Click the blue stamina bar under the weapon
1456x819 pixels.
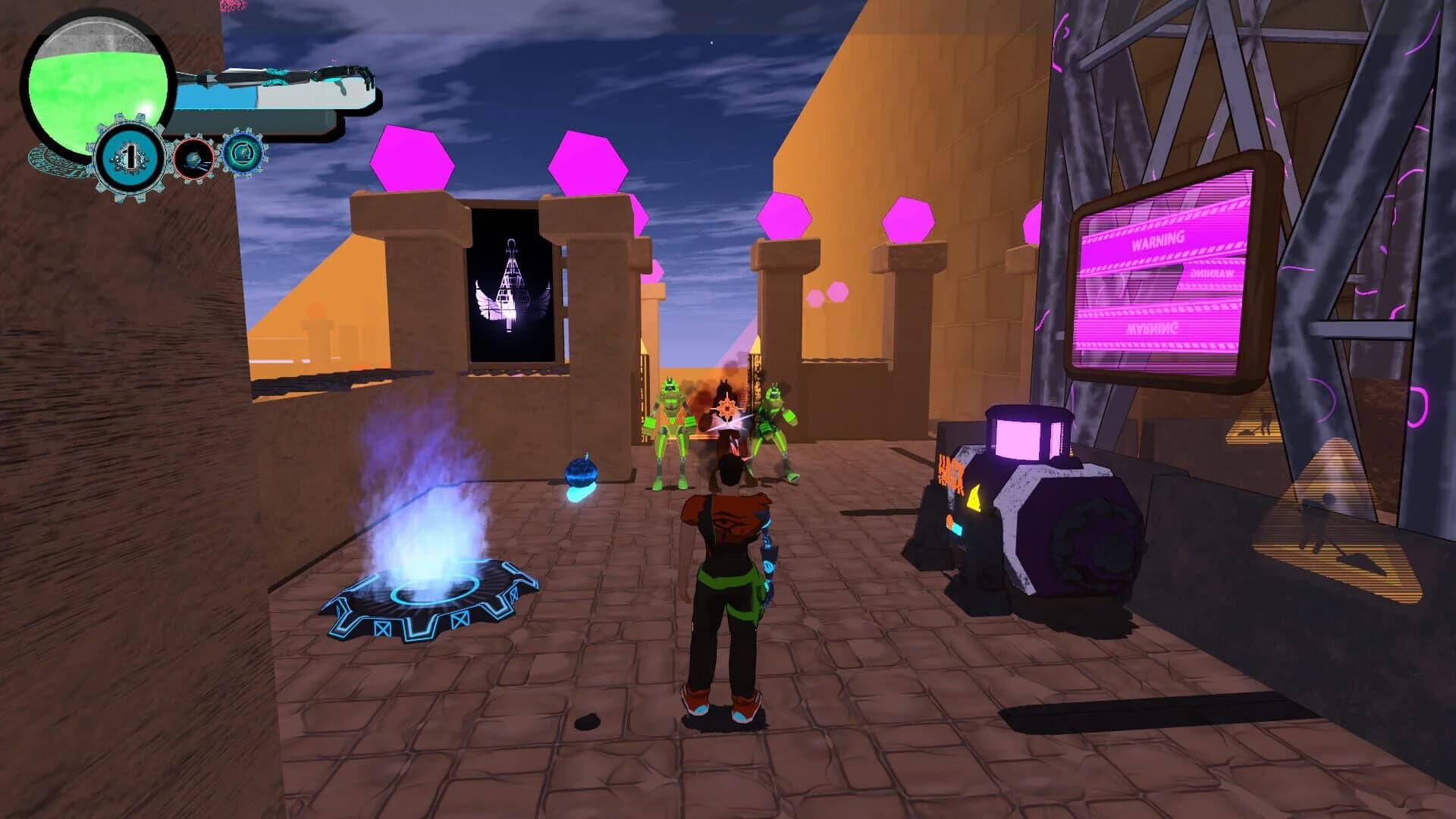217,99
